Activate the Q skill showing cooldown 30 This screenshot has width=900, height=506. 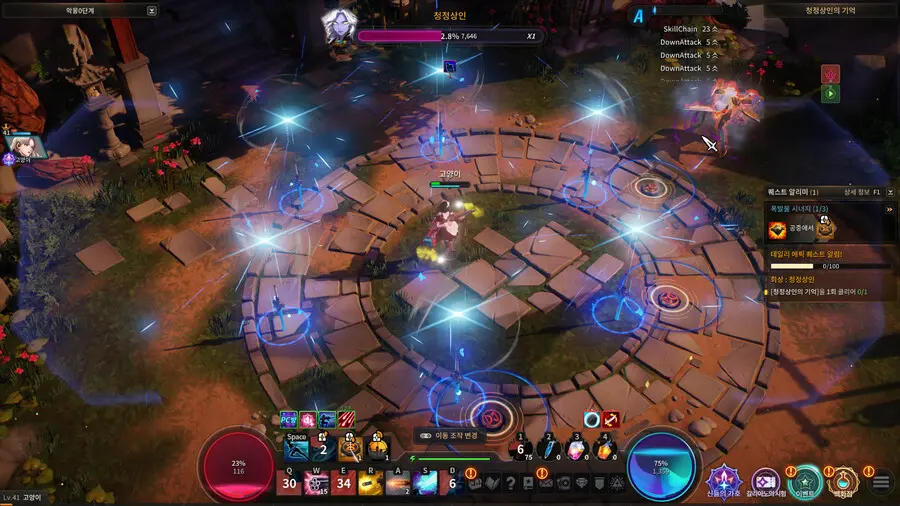pyautogui.click(x=289, y=483)
